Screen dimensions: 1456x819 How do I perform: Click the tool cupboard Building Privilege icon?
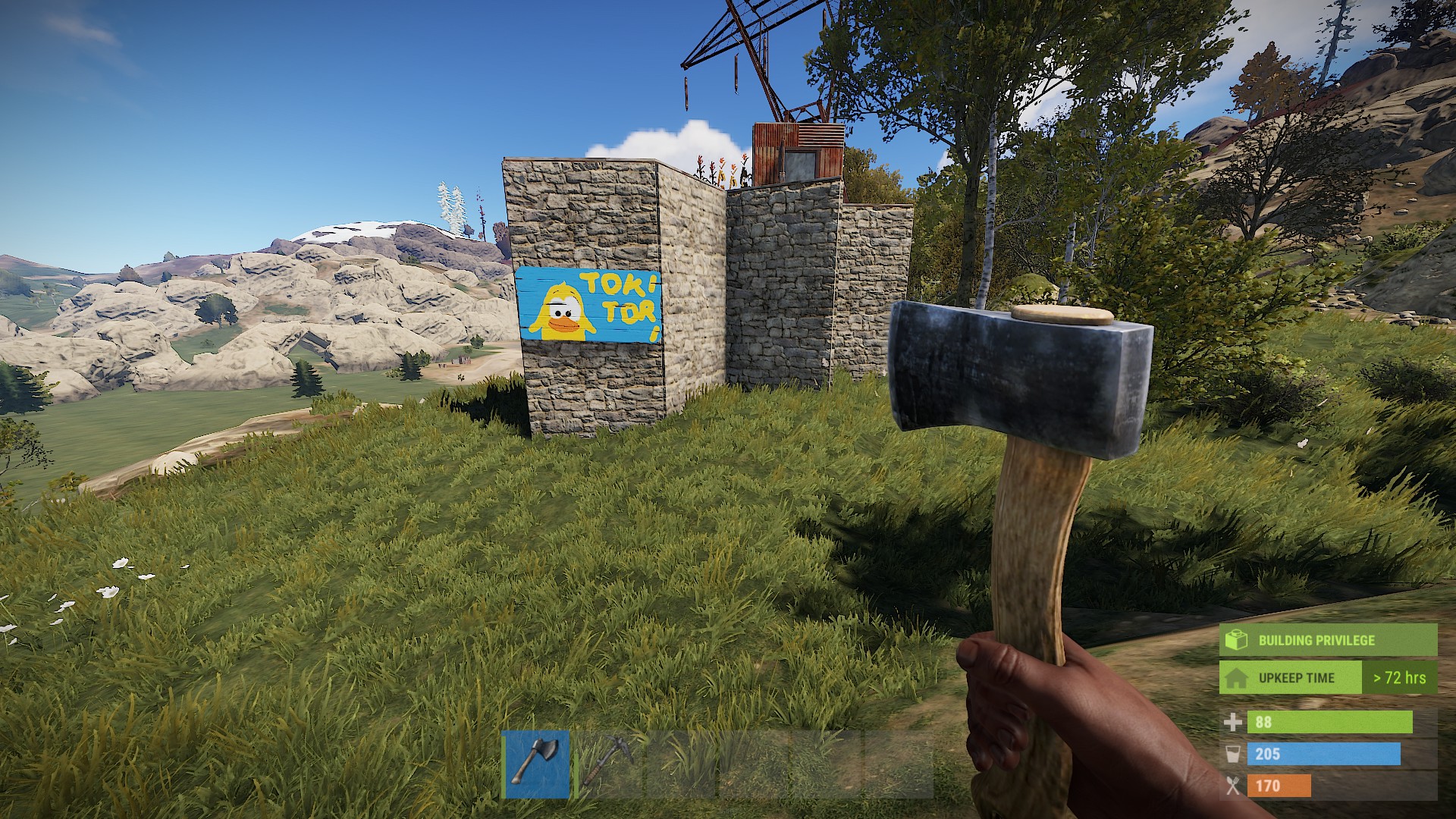point(1235,639)
